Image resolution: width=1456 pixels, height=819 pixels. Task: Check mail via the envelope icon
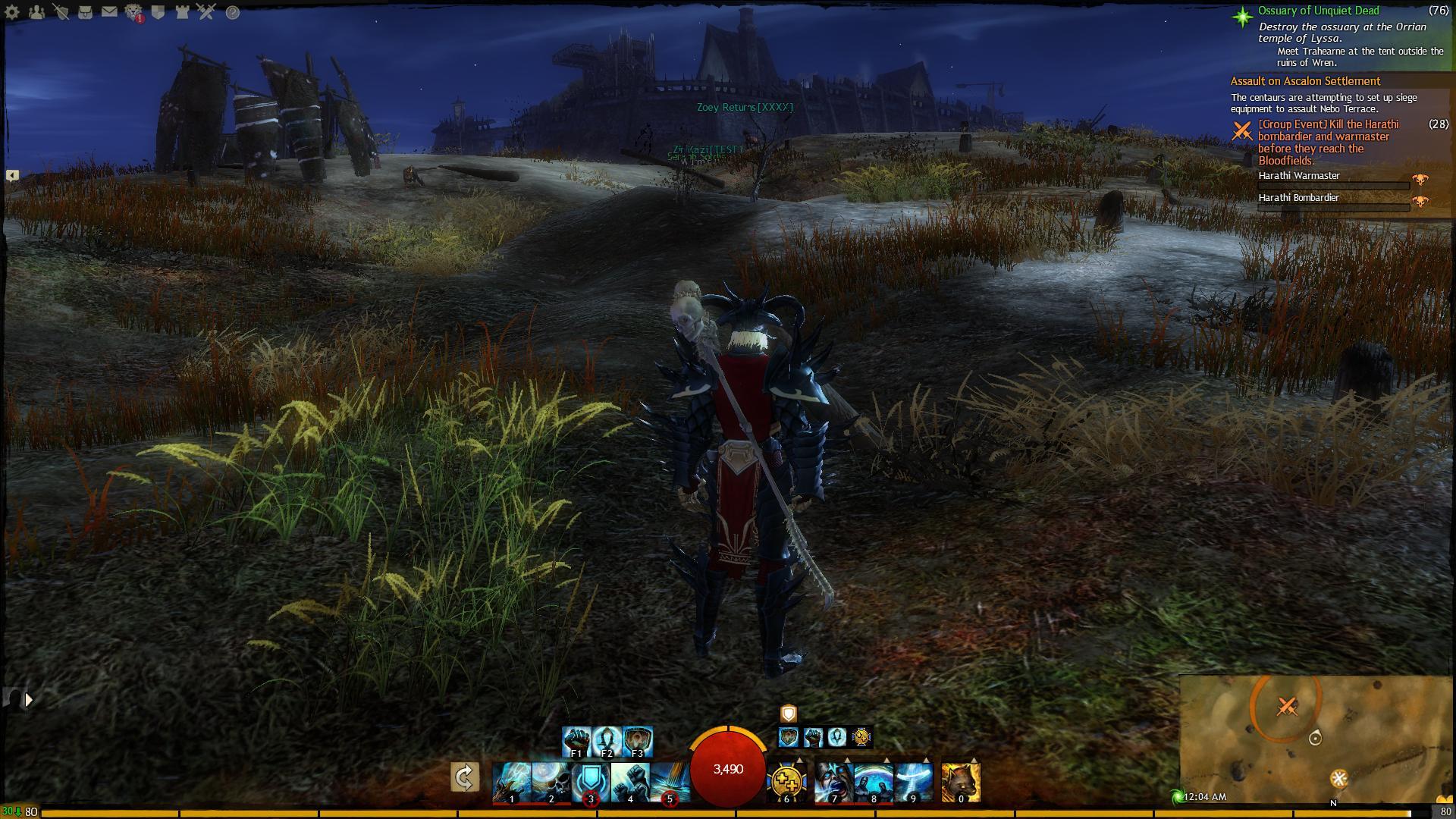coord(109,12)
